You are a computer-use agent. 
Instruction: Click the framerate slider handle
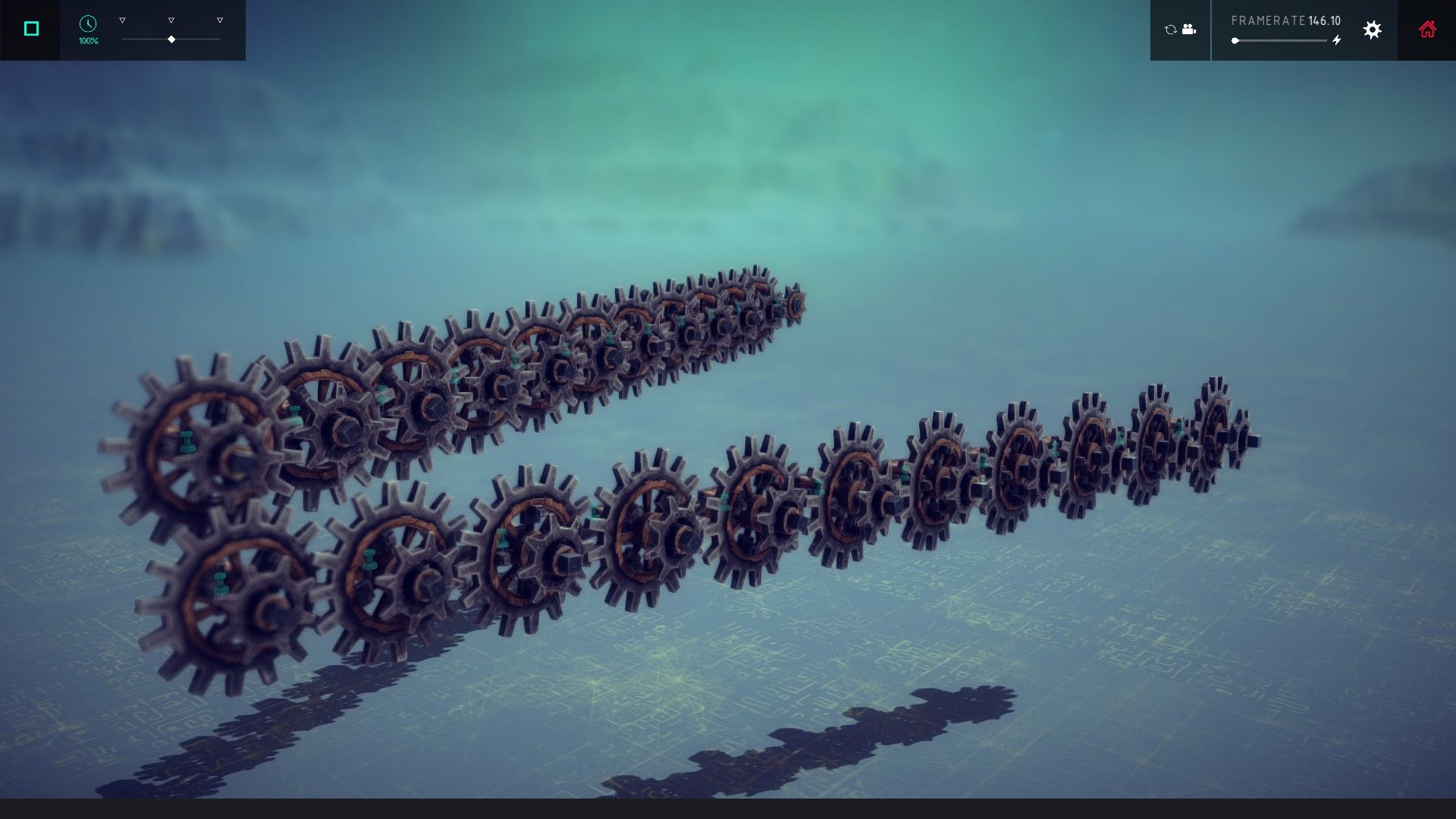[1235, 40]
